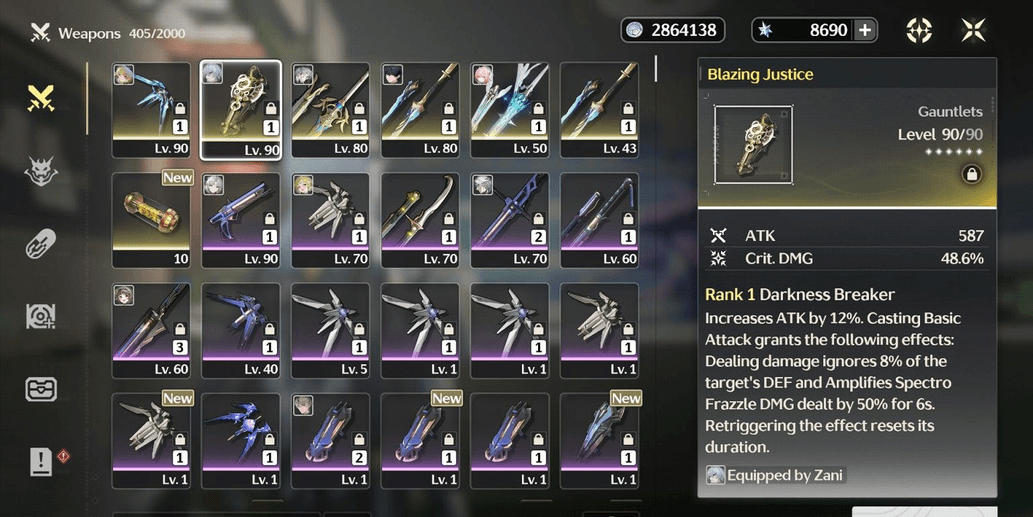The height and width of the screenshot is (517, 1033).
Task: Pick the Lv. 40 blue gauntlets slot
Action: 241,330
